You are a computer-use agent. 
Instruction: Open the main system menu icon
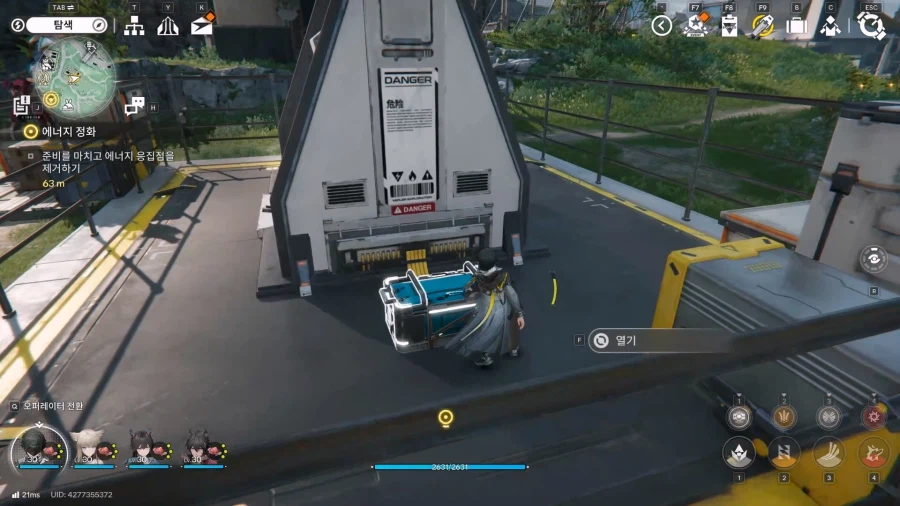(871, 26)
